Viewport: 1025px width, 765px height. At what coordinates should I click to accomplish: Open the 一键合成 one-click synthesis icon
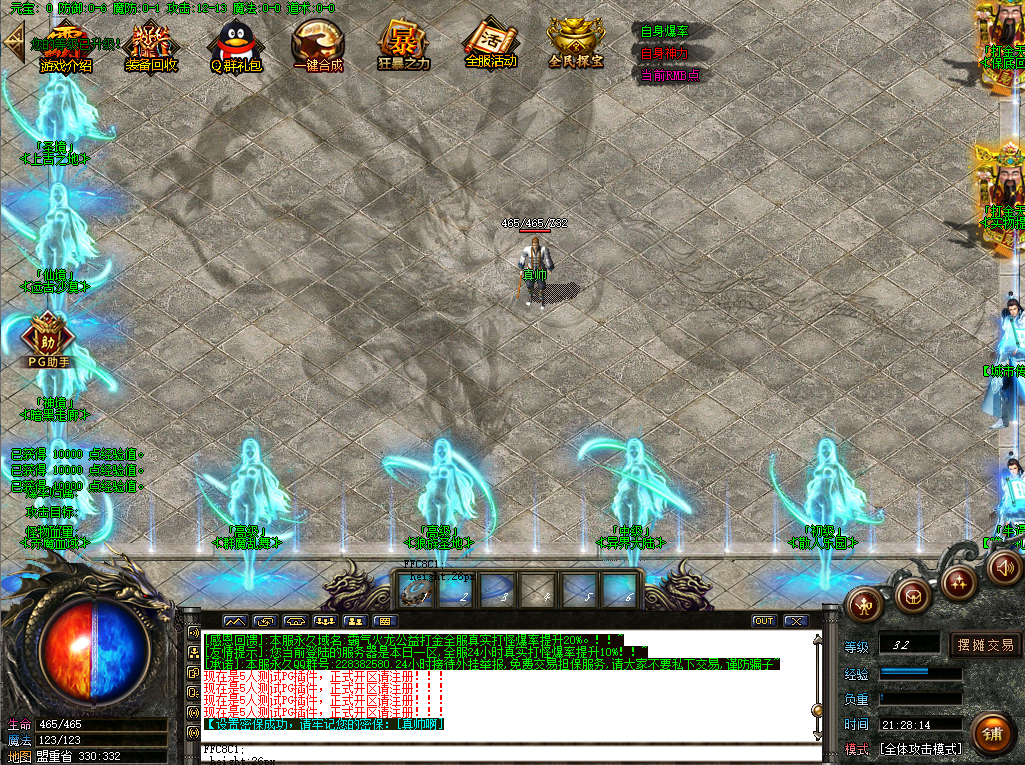coord(318,47)
